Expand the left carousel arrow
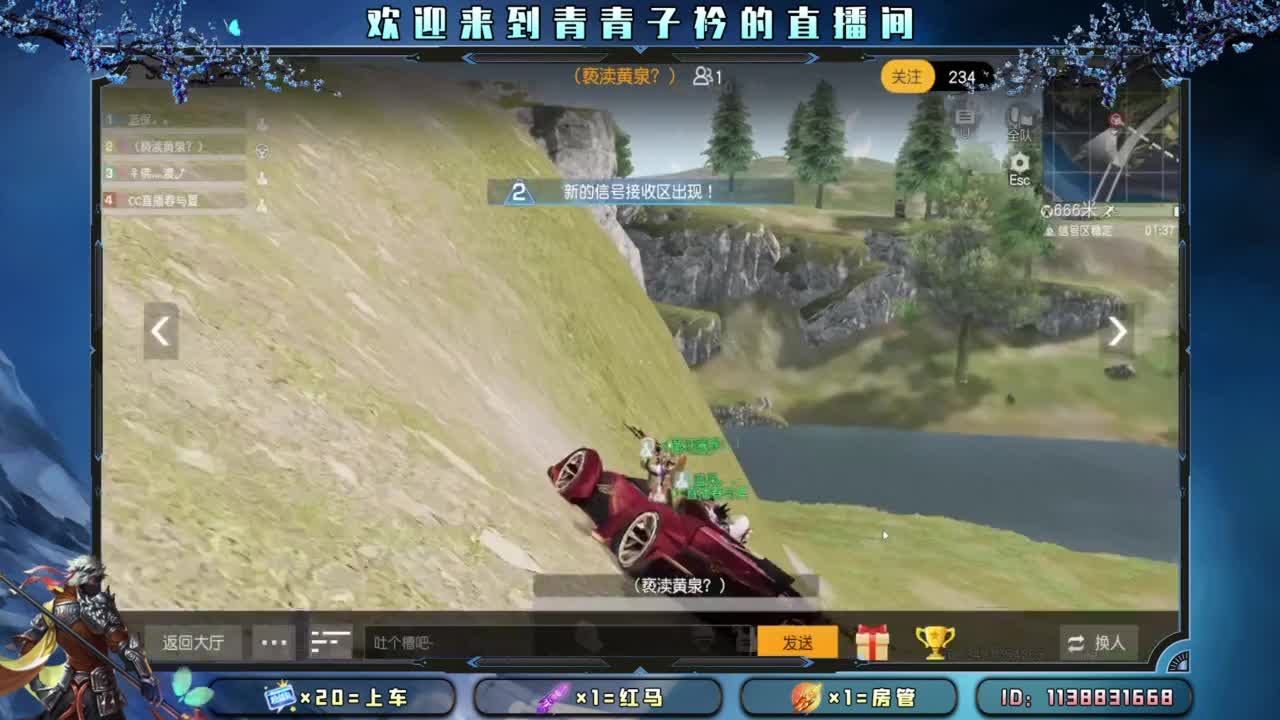 (160, 331)
